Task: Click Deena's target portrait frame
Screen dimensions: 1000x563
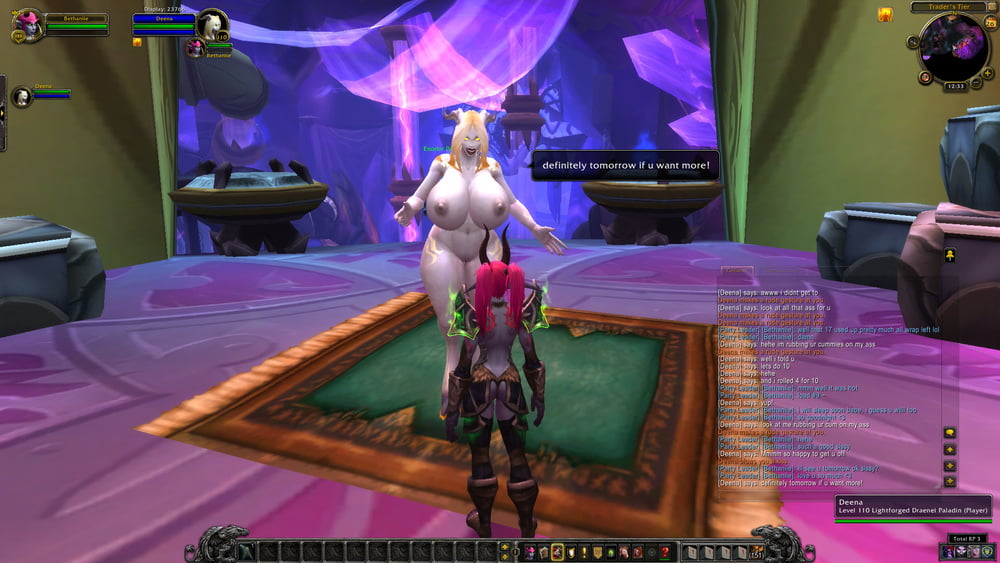Action: click(211, 24)
